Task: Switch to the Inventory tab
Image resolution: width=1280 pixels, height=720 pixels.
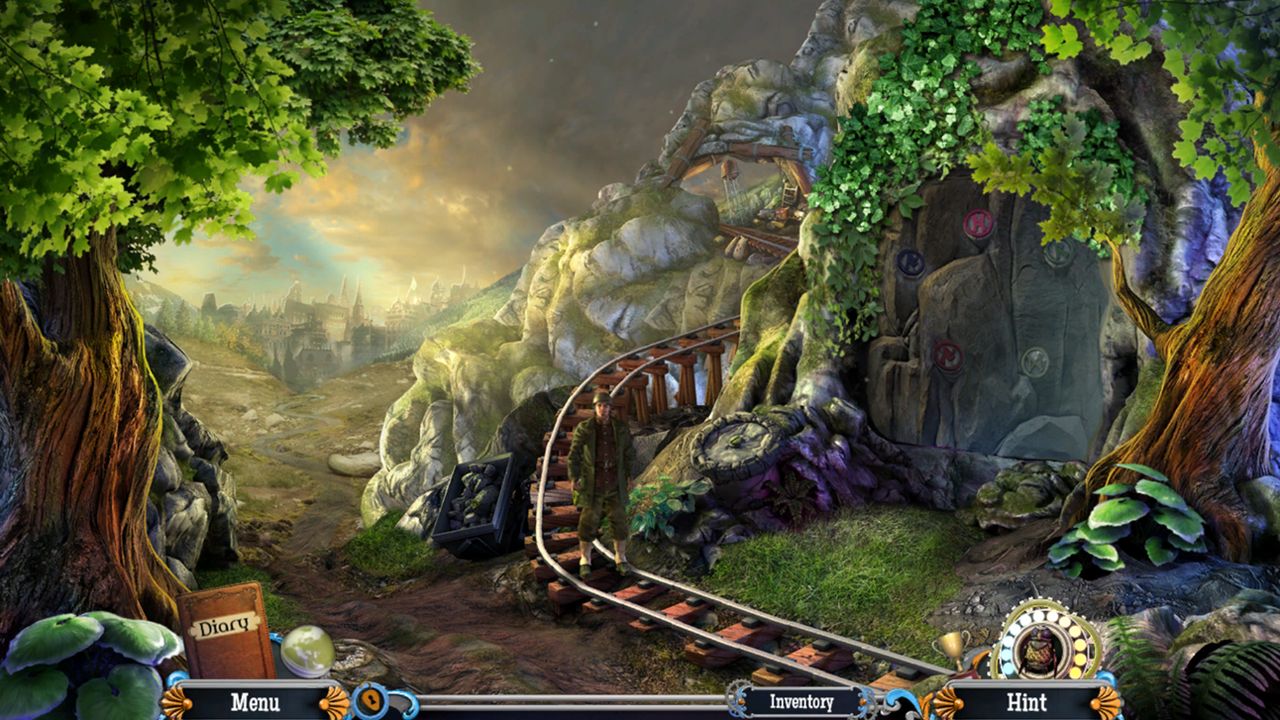Action: 800,703
